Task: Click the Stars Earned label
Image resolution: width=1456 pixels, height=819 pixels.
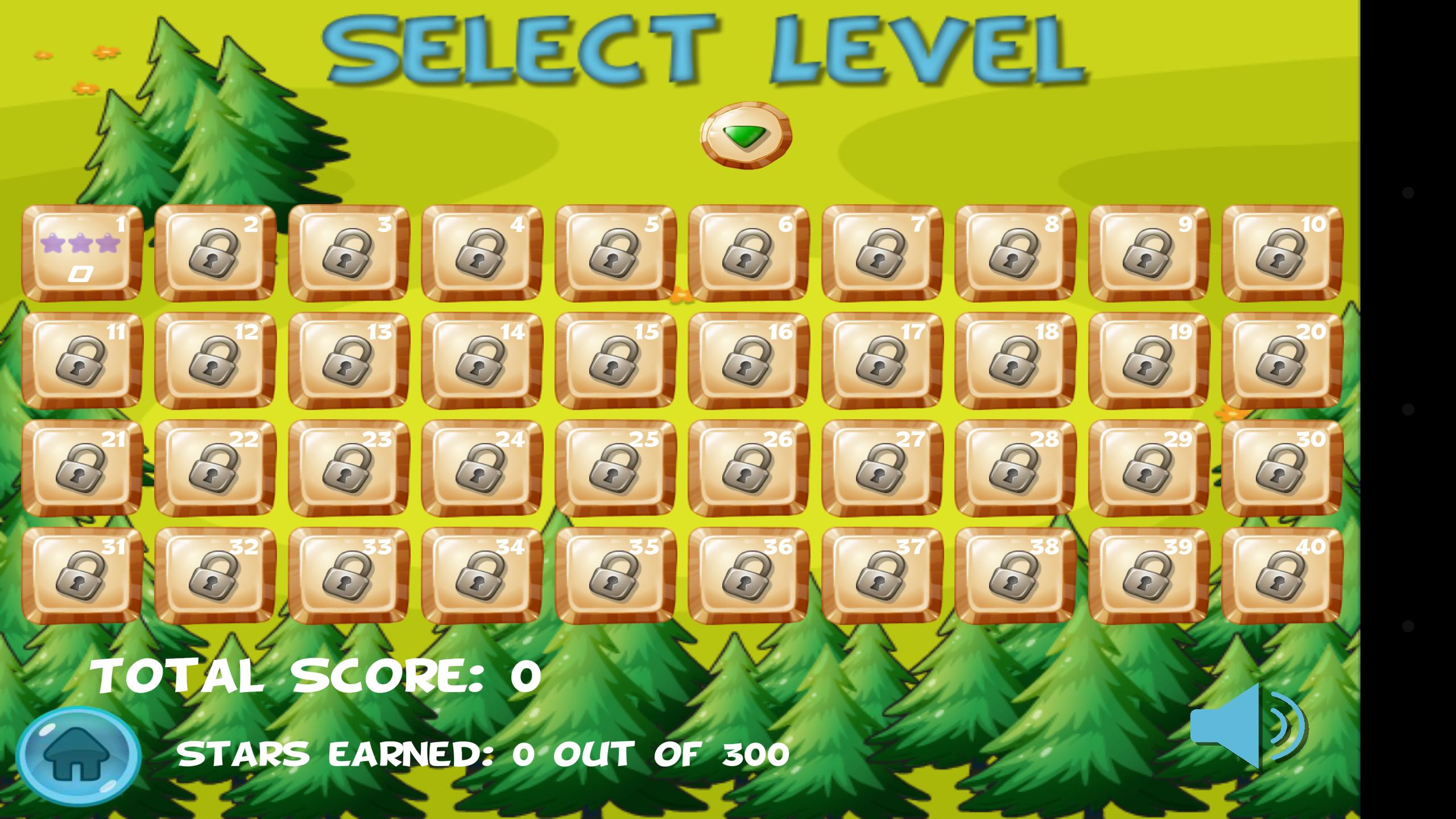Action: point(483,754)
